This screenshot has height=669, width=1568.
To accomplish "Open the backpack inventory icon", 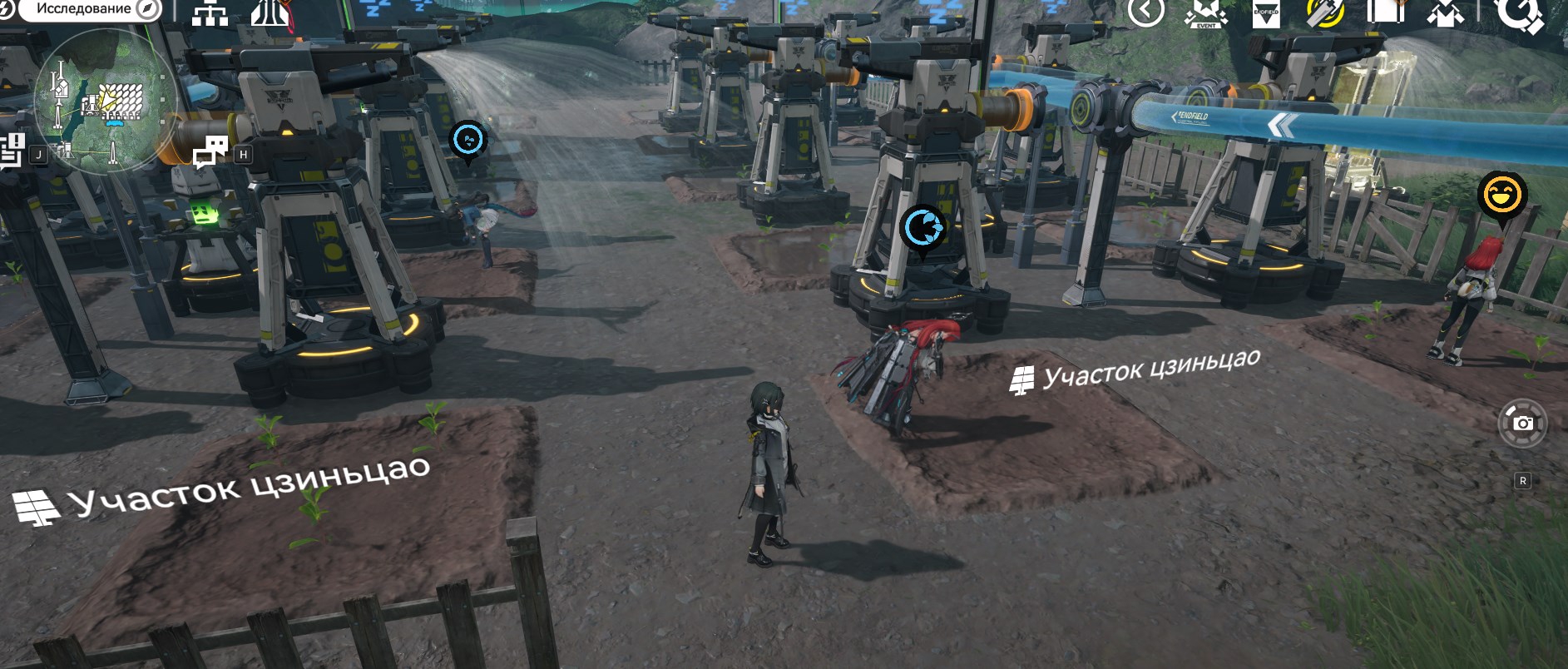I will [1385, 12].
